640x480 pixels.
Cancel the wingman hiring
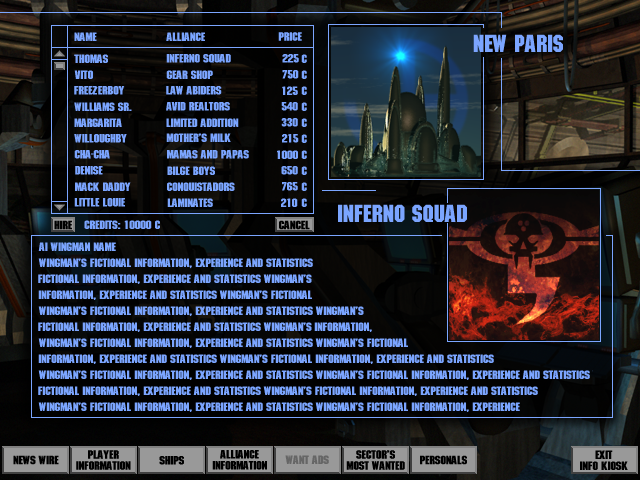coord(294,225)
